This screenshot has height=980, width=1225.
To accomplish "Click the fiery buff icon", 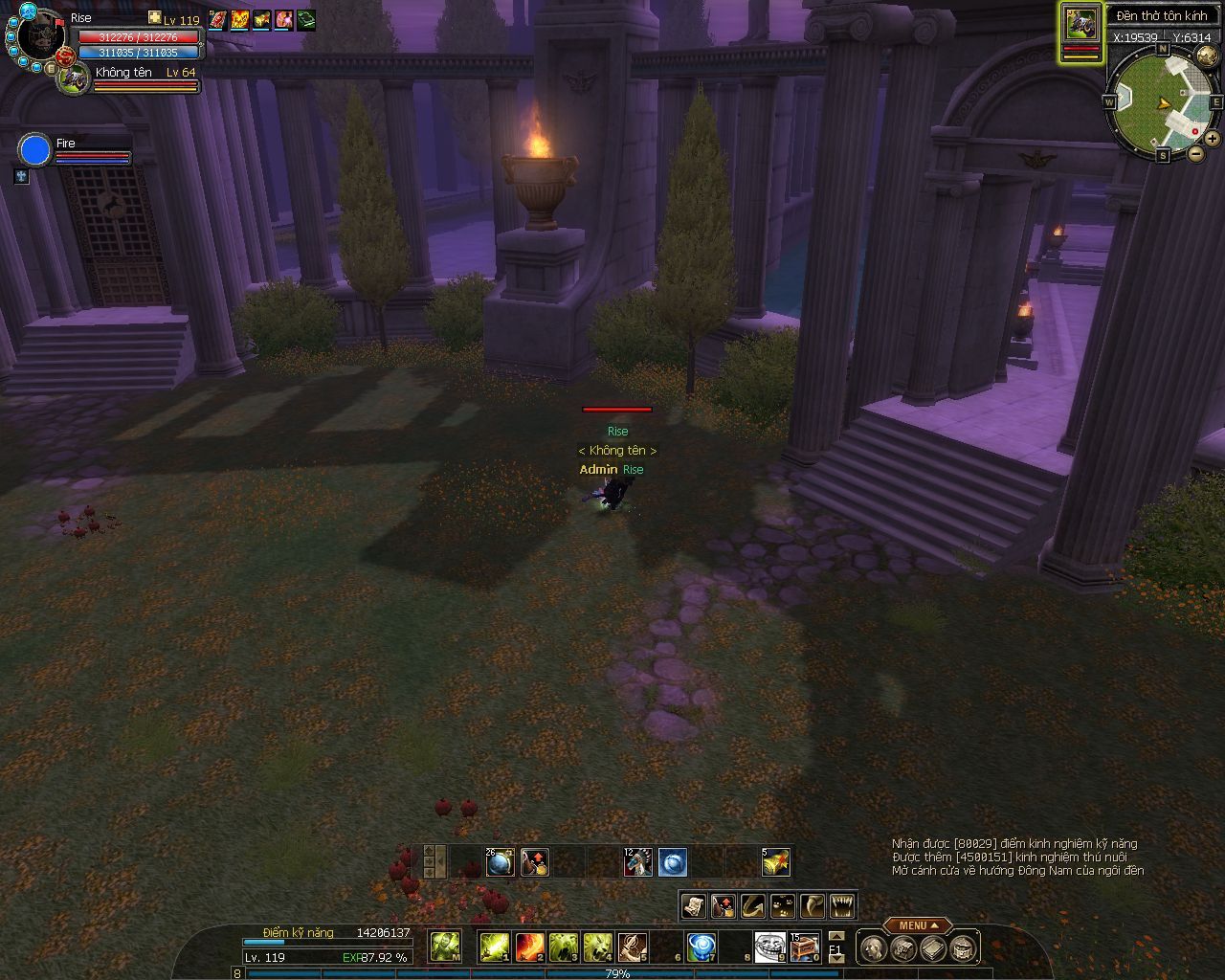I will [x=239, y=19].
